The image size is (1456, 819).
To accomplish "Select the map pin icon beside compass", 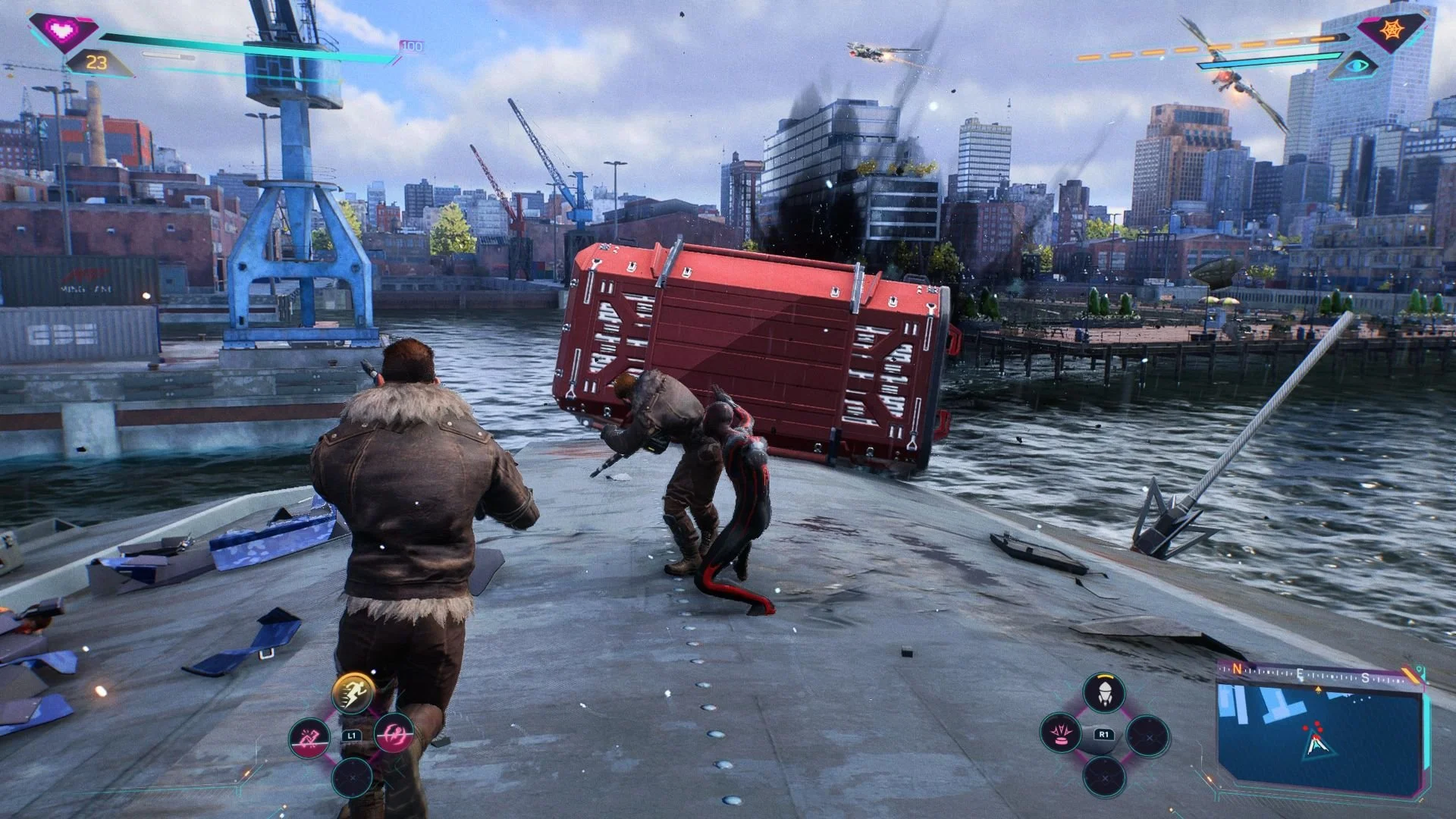I will 1419,671.
